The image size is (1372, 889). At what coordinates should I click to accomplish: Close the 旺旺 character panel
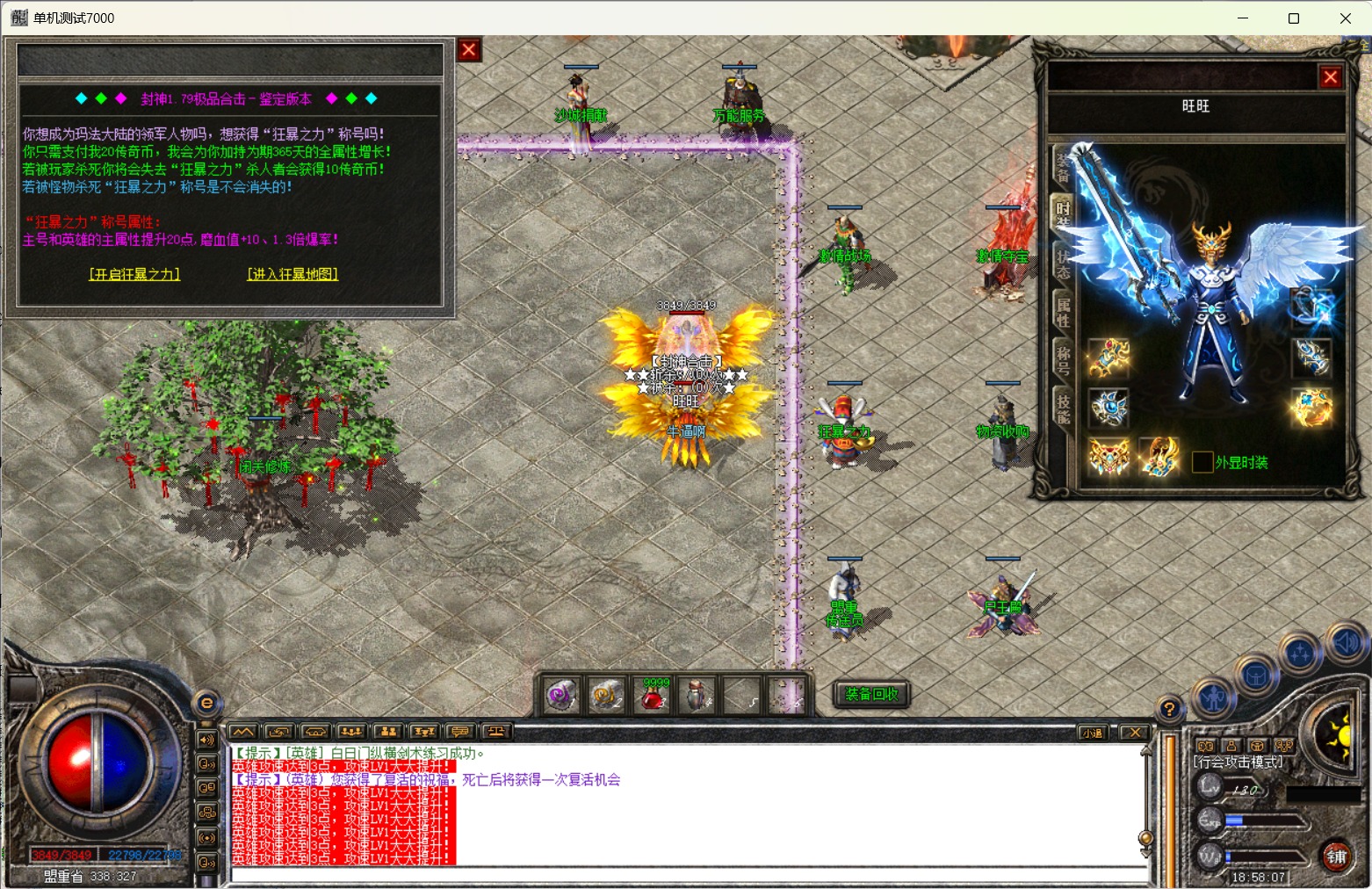[1331, 77]
